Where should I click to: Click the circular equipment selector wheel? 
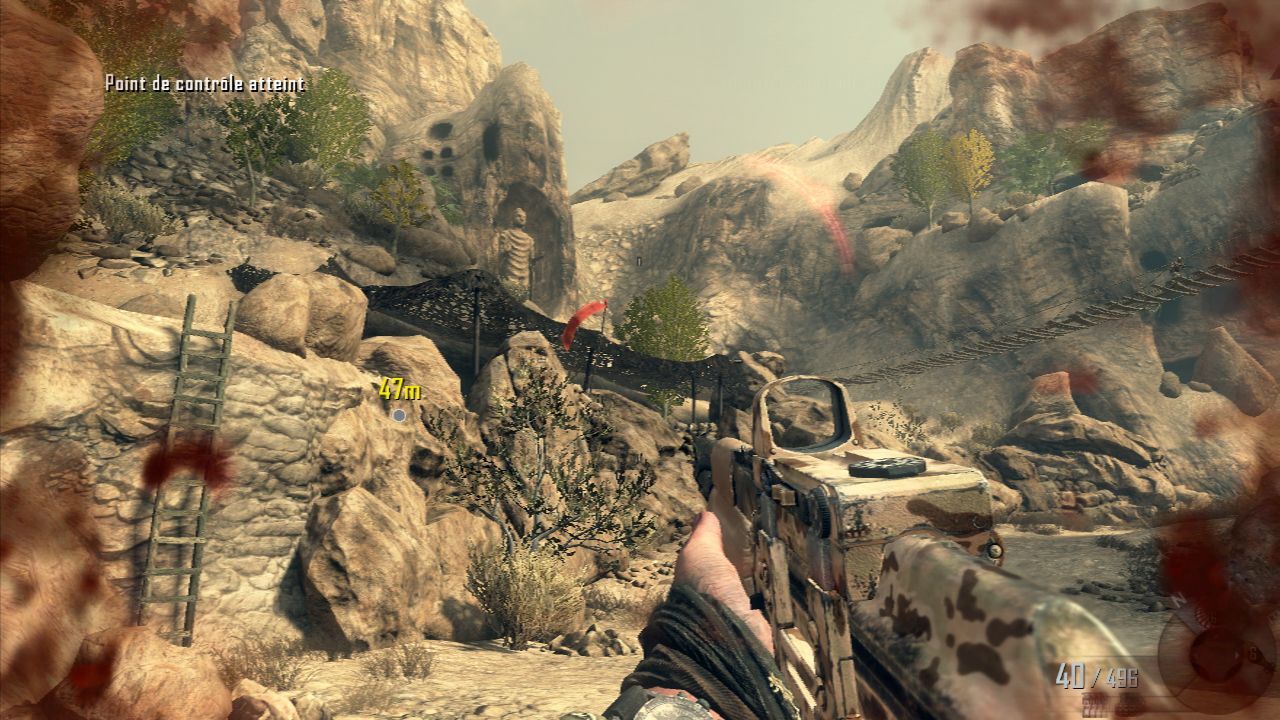(x=1216, y=657)
